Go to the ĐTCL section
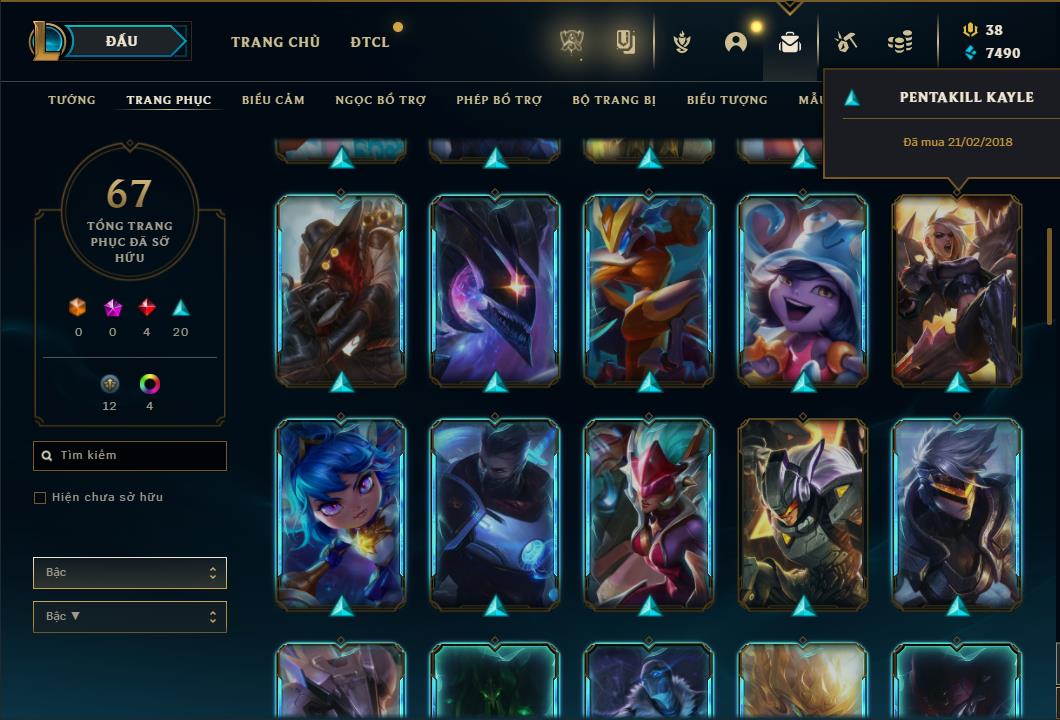1060x720 pixels. pos(370,42)
